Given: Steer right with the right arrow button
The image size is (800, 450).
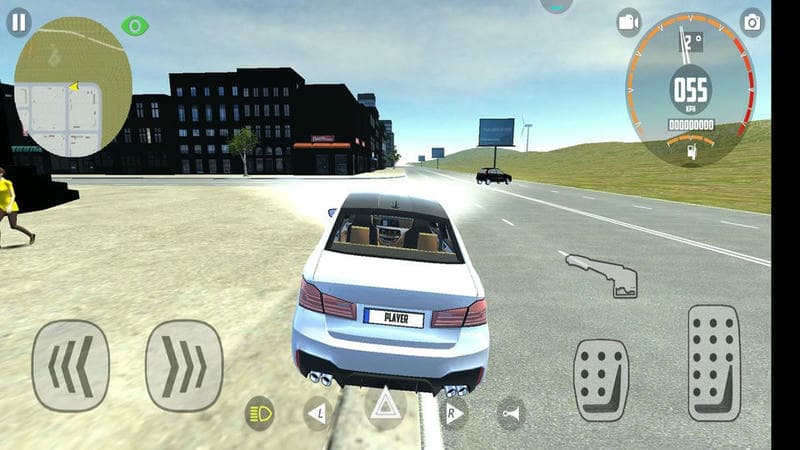Looking at the screenshot, I should coord(183,365).
